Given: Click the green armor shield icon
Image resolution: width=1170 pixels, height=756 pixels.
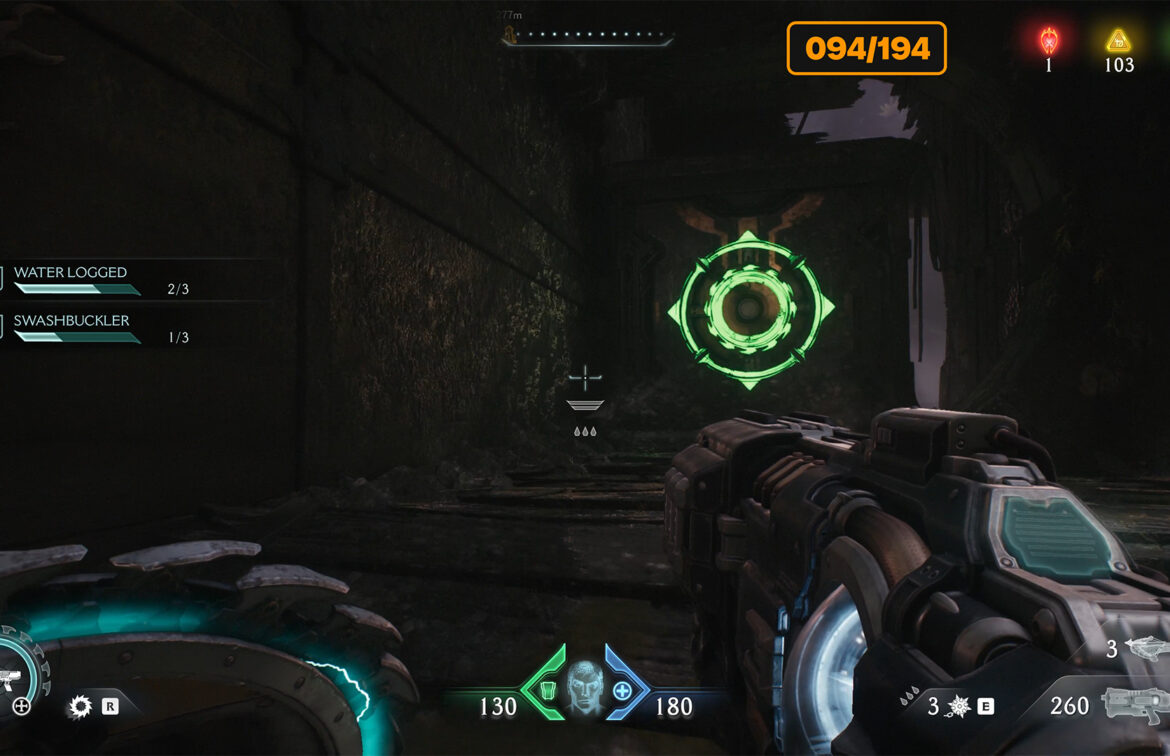Looking at the screenshot, I should click(x=546, y=690).
